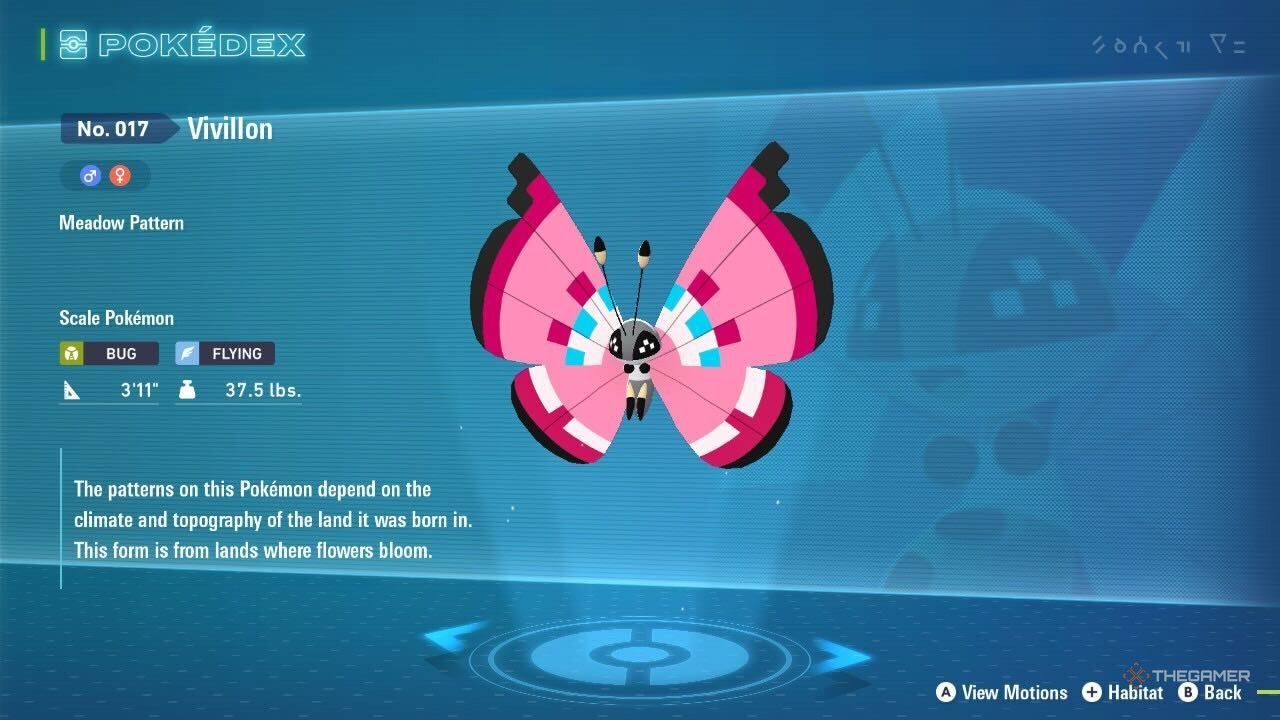Click the Flying type badge

[225, 353]
